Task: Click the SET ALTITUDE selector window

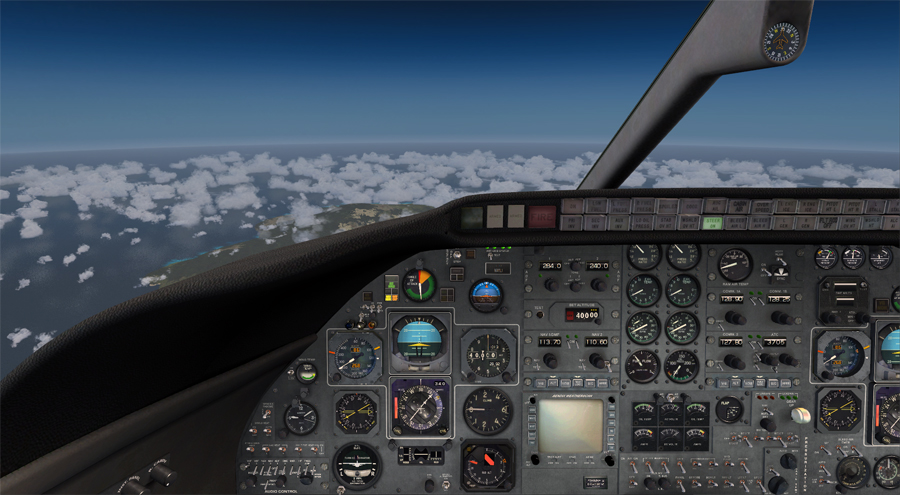Action: pyautogui.click(x=581, y=313)
